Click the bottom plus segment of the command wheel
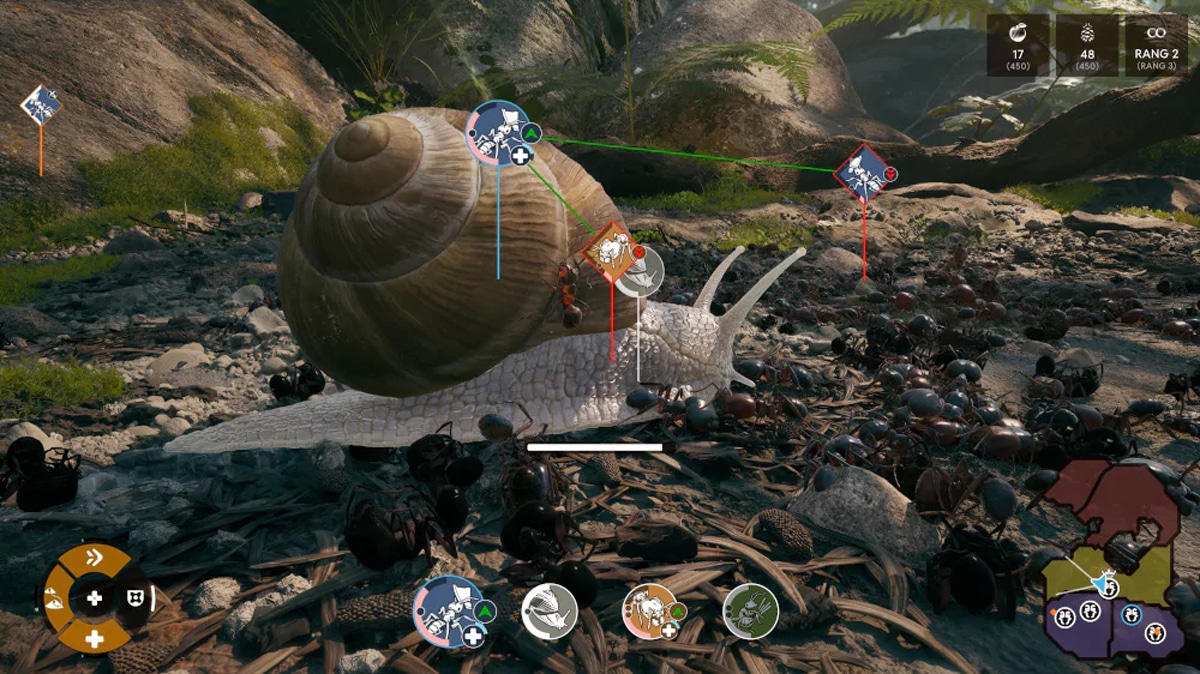 tap(94, 637)
